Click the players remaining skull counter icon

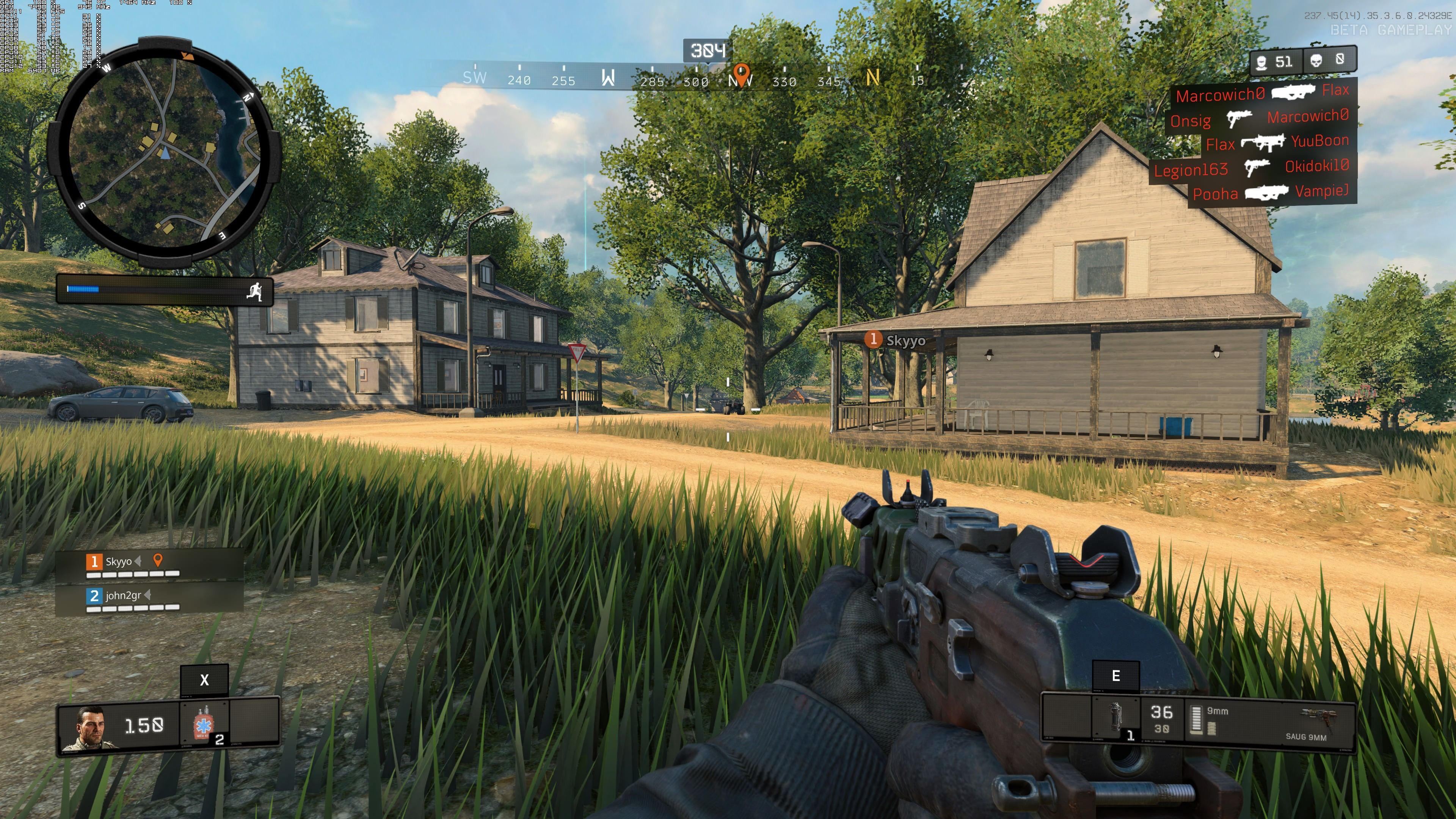pos(1261,61)
